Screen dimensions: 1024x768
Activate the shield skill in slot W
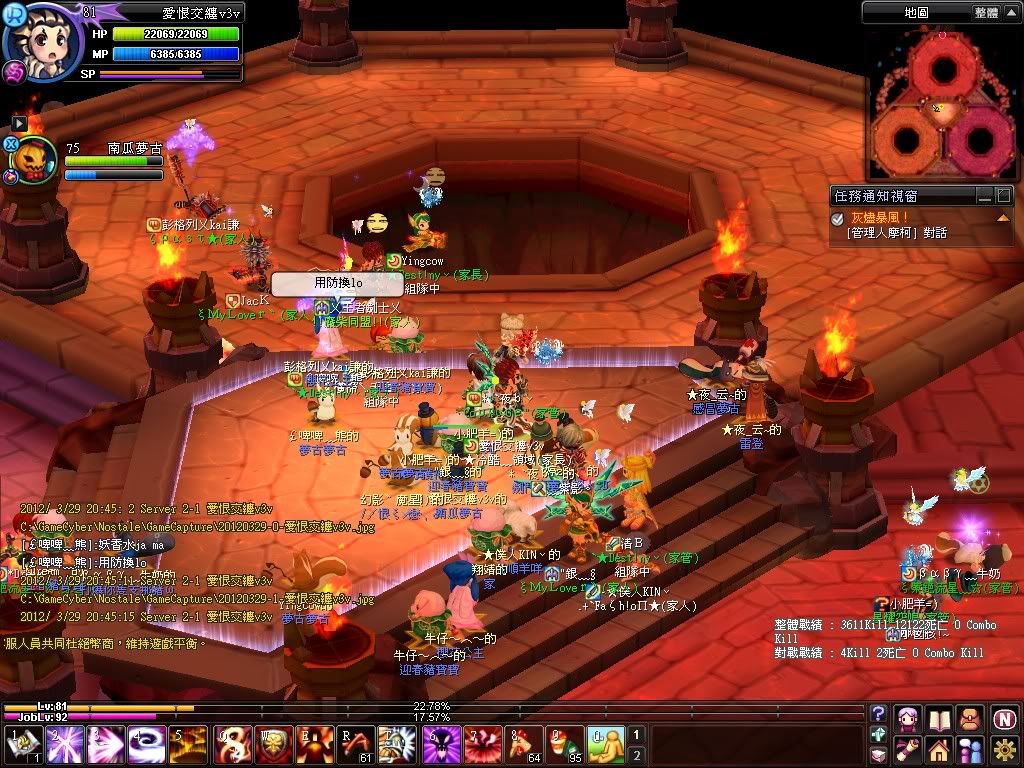[x=275, y=745]
